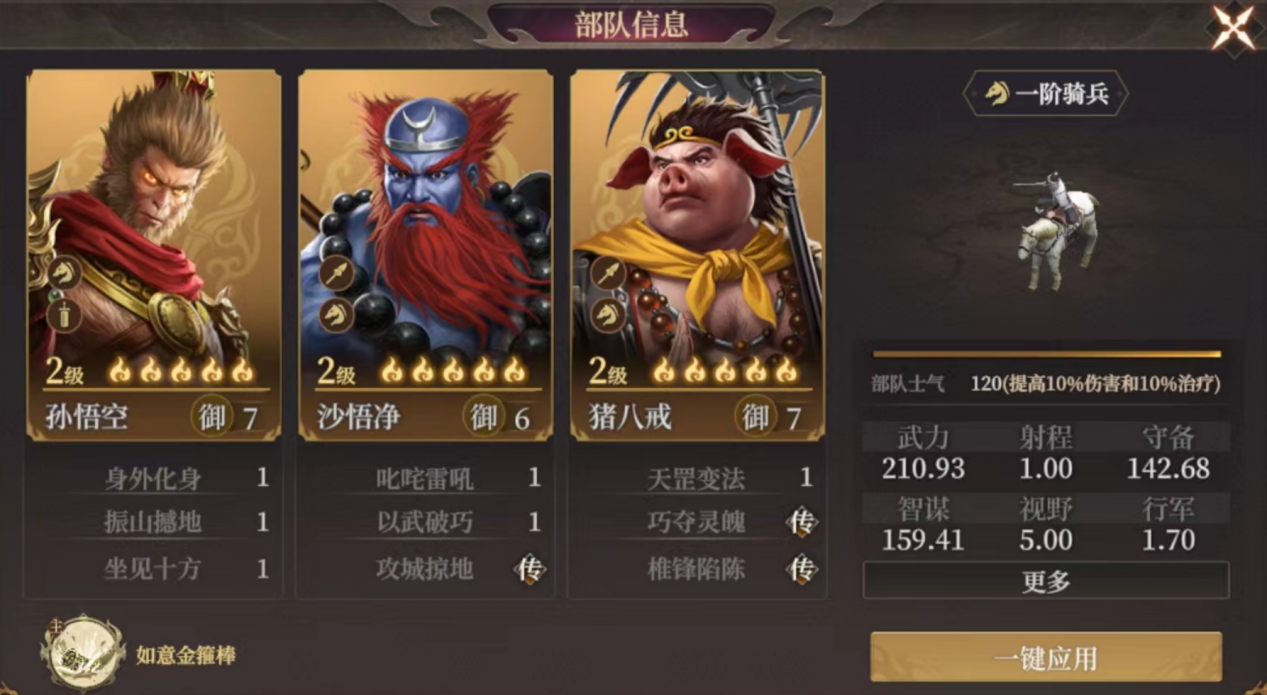Click the 一键应用 button
Screen dimensions: 1267x695
click(1045, 657)
